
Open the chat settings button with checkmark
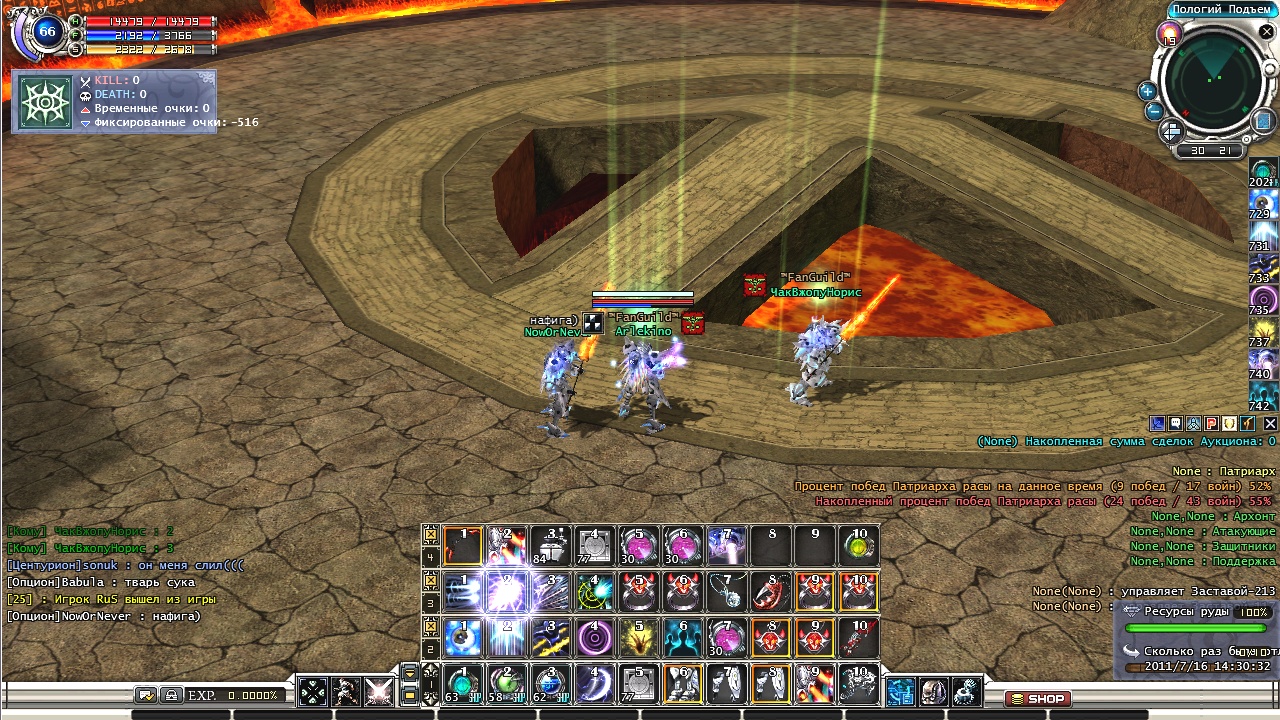[x=146, y=694]
